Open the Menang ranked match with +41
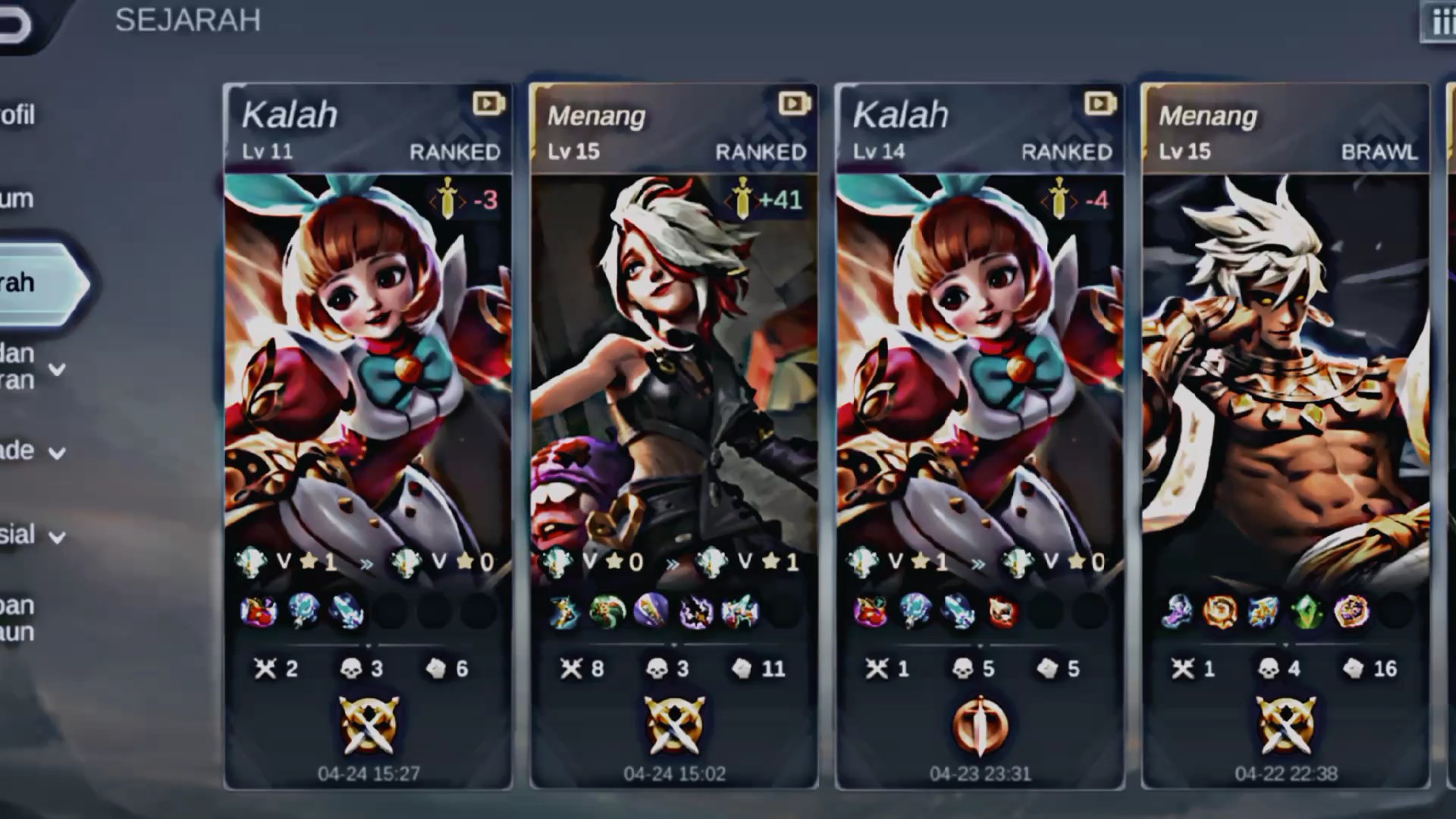 (673, 364)
